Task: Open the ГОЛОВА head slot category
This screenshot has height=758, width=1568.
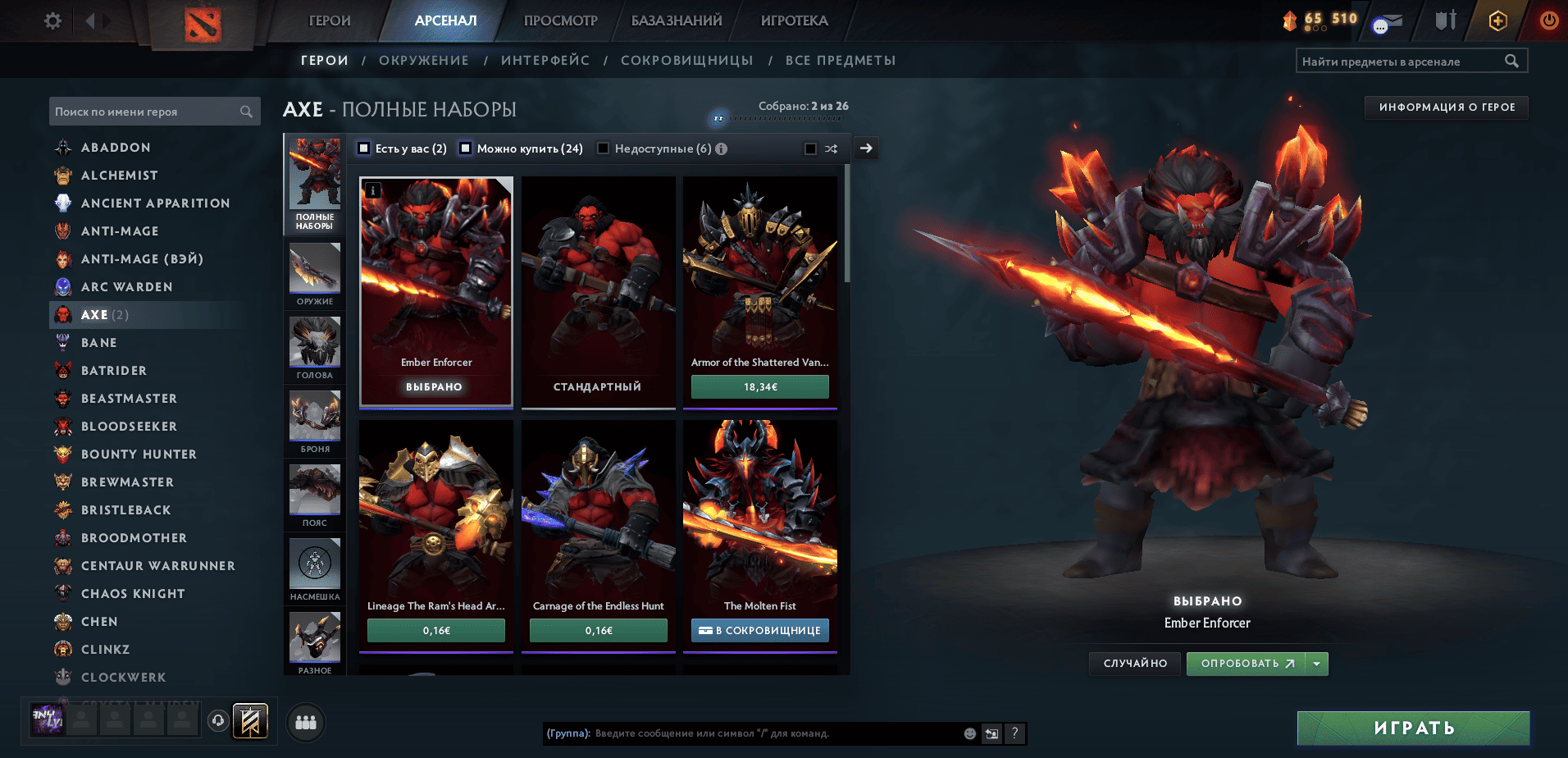Action: (315, 349)
